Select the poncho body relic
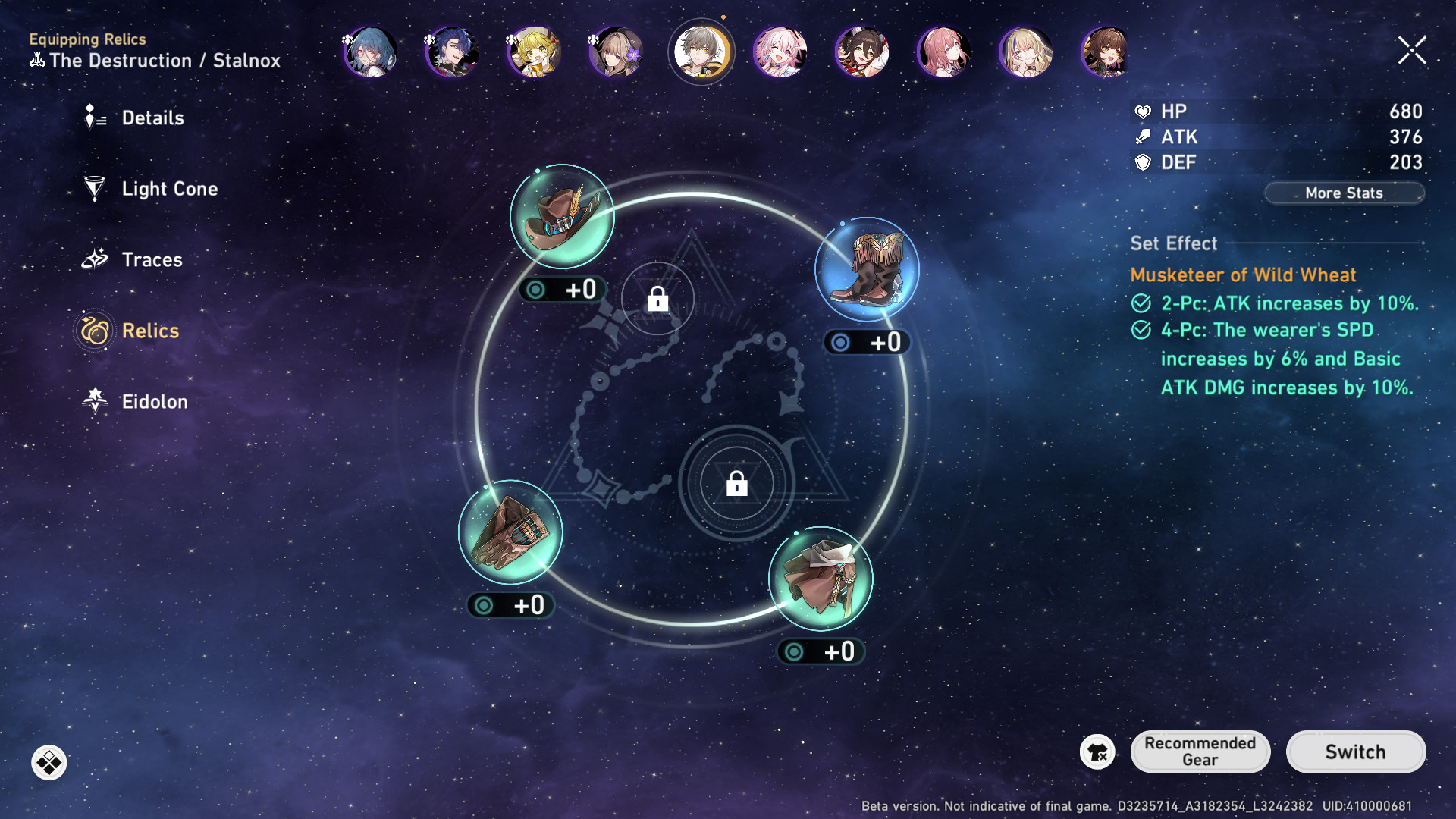 pos(821,579)
